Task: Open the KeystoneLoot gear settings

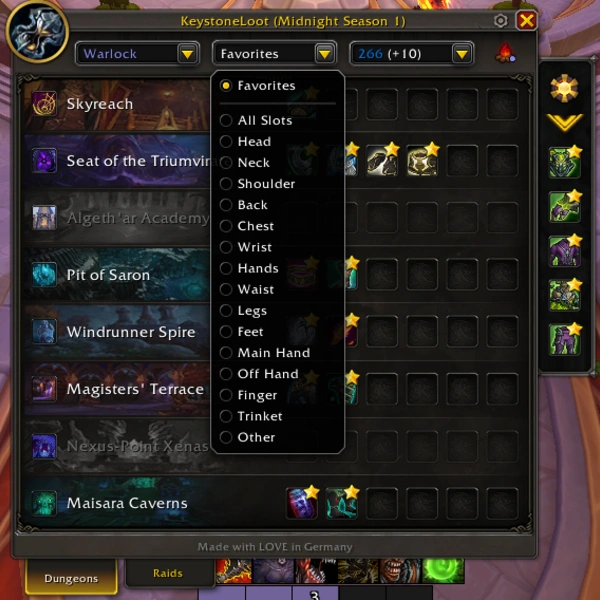Action: click(x=501, y=20)
